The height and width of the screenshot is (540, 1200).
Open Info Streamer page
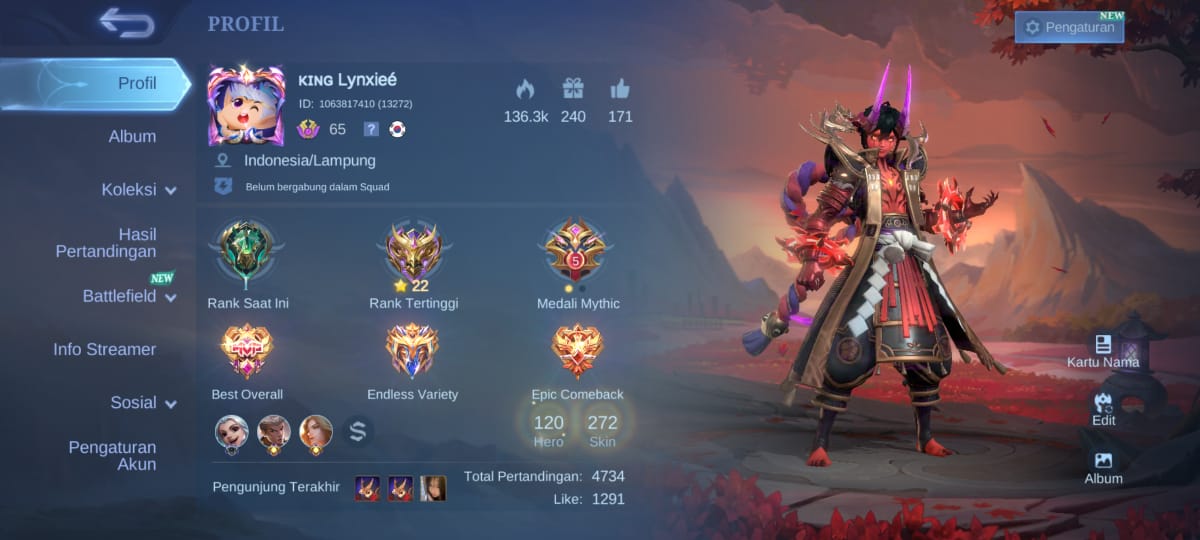pyautogui.click(x=105, y=349)
